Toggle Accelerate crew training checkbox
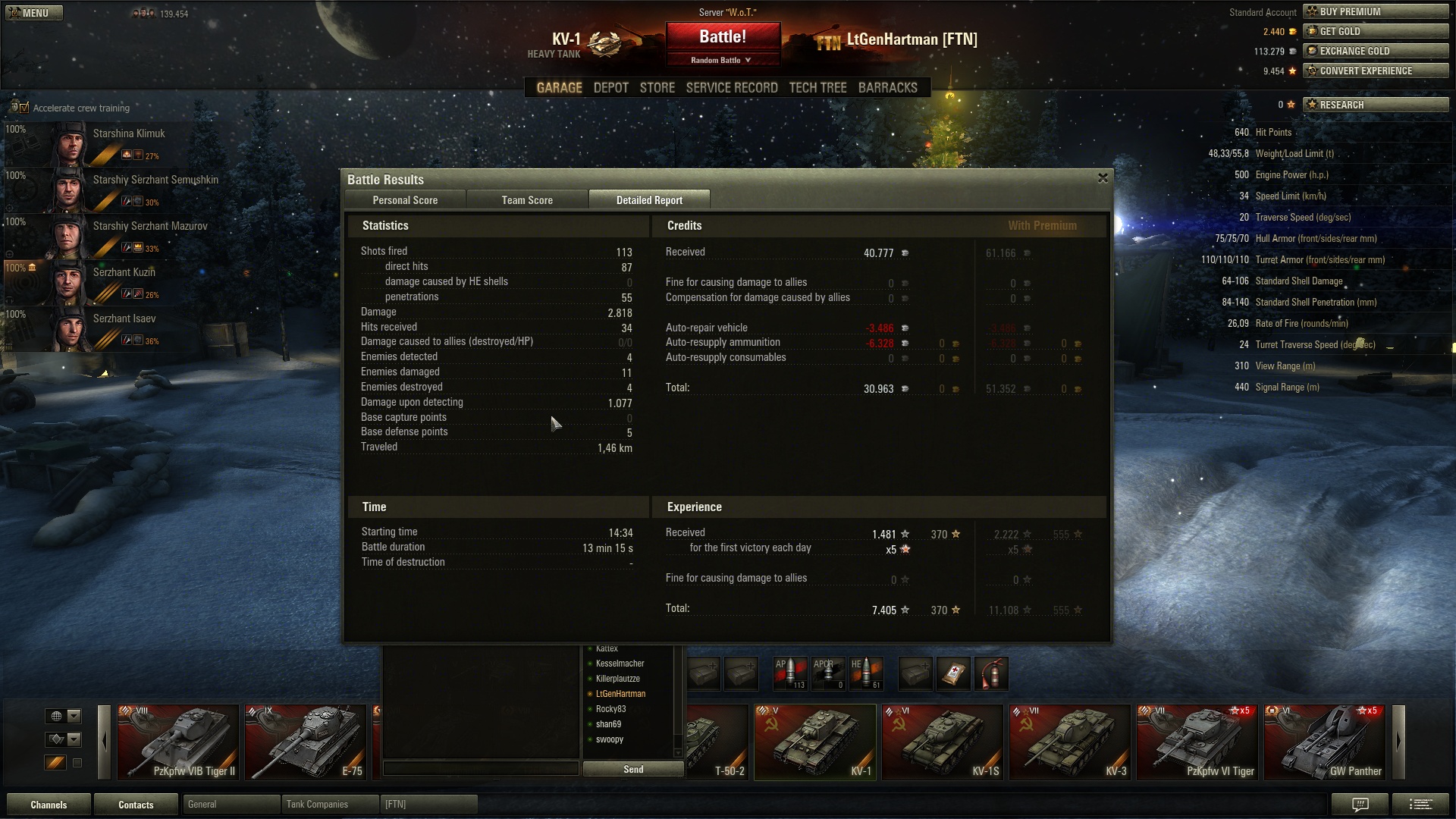This screenshot has width=1456, height=819. pyautogui.click(x=24, y=108)
